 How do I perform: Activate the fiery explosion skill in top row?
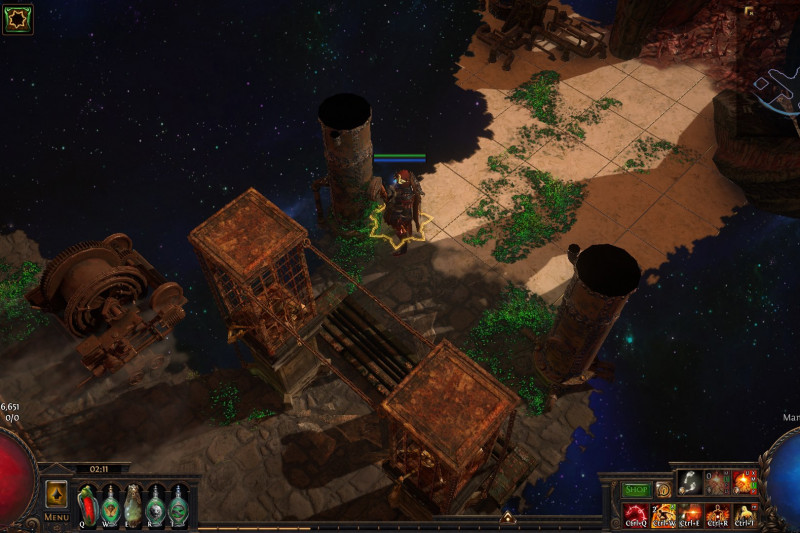coord(745,483)
